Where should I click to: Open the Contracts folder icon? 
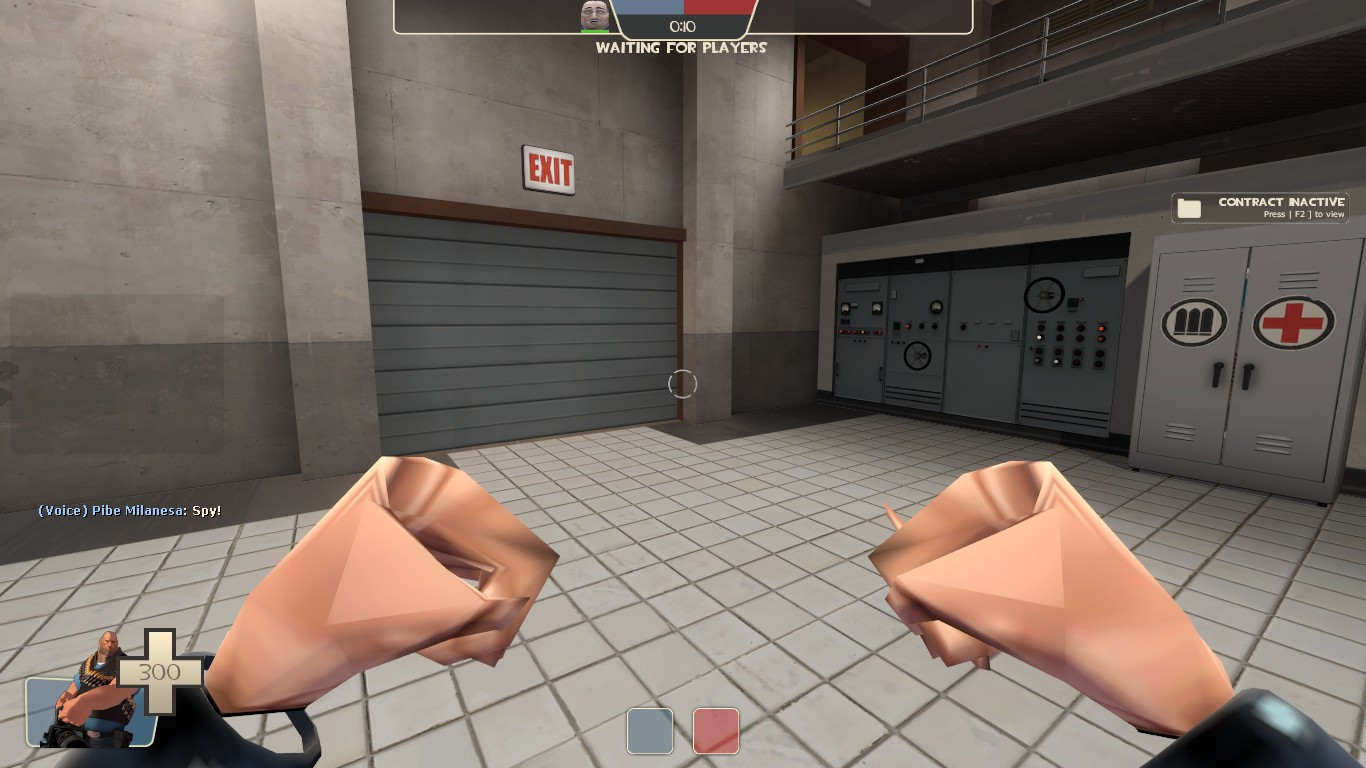pyautogui.click(x=1190, y=206)
